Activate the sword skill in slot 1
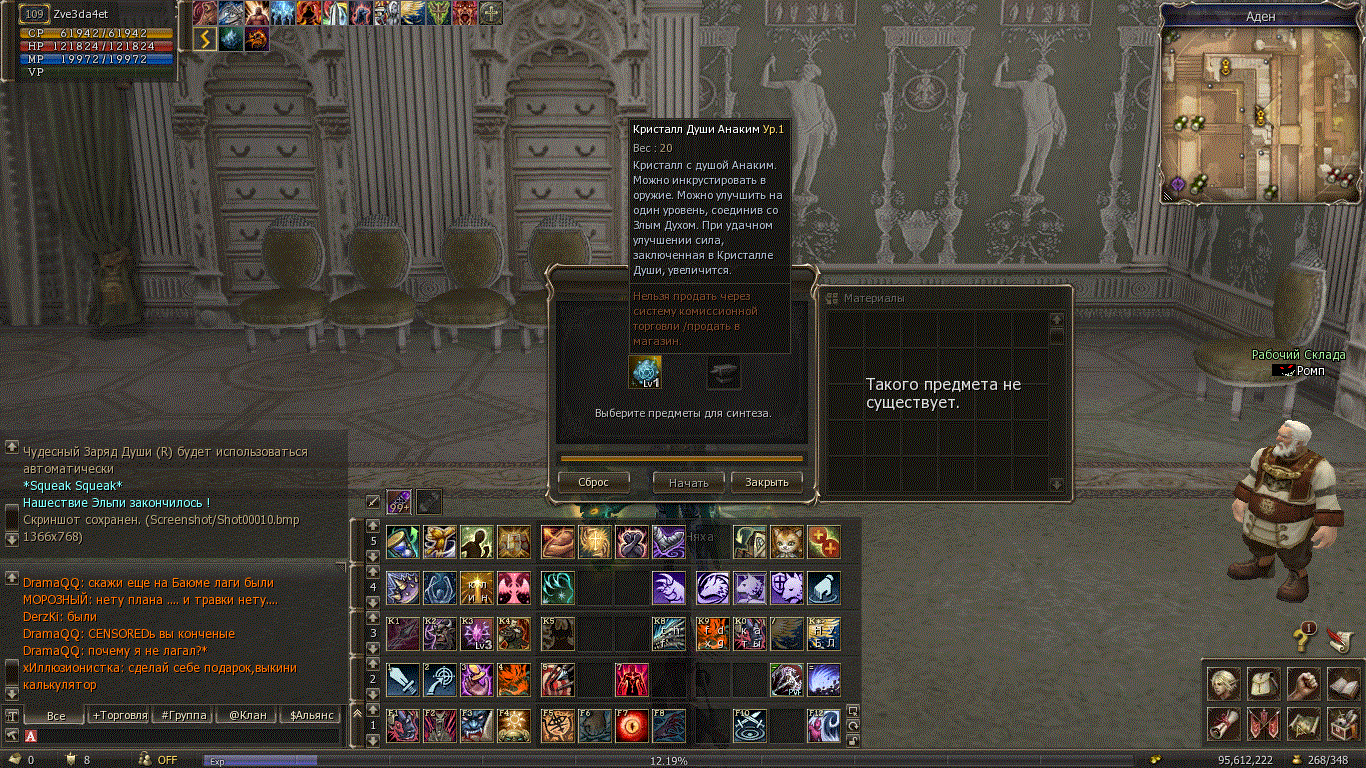 tap(403, 680)
